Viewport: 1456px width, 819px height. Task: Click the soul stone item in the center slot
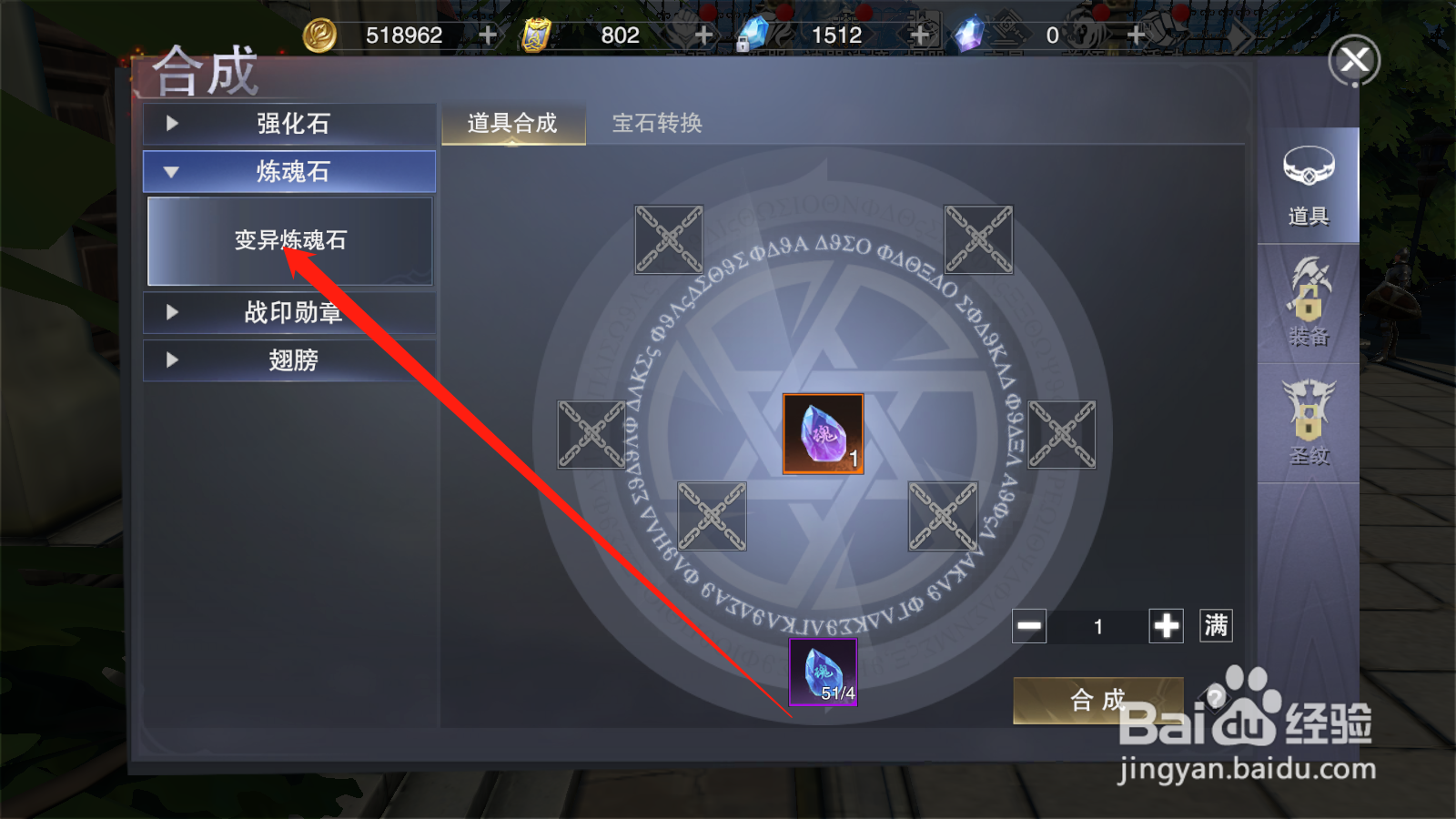click(x=822, y=434)
